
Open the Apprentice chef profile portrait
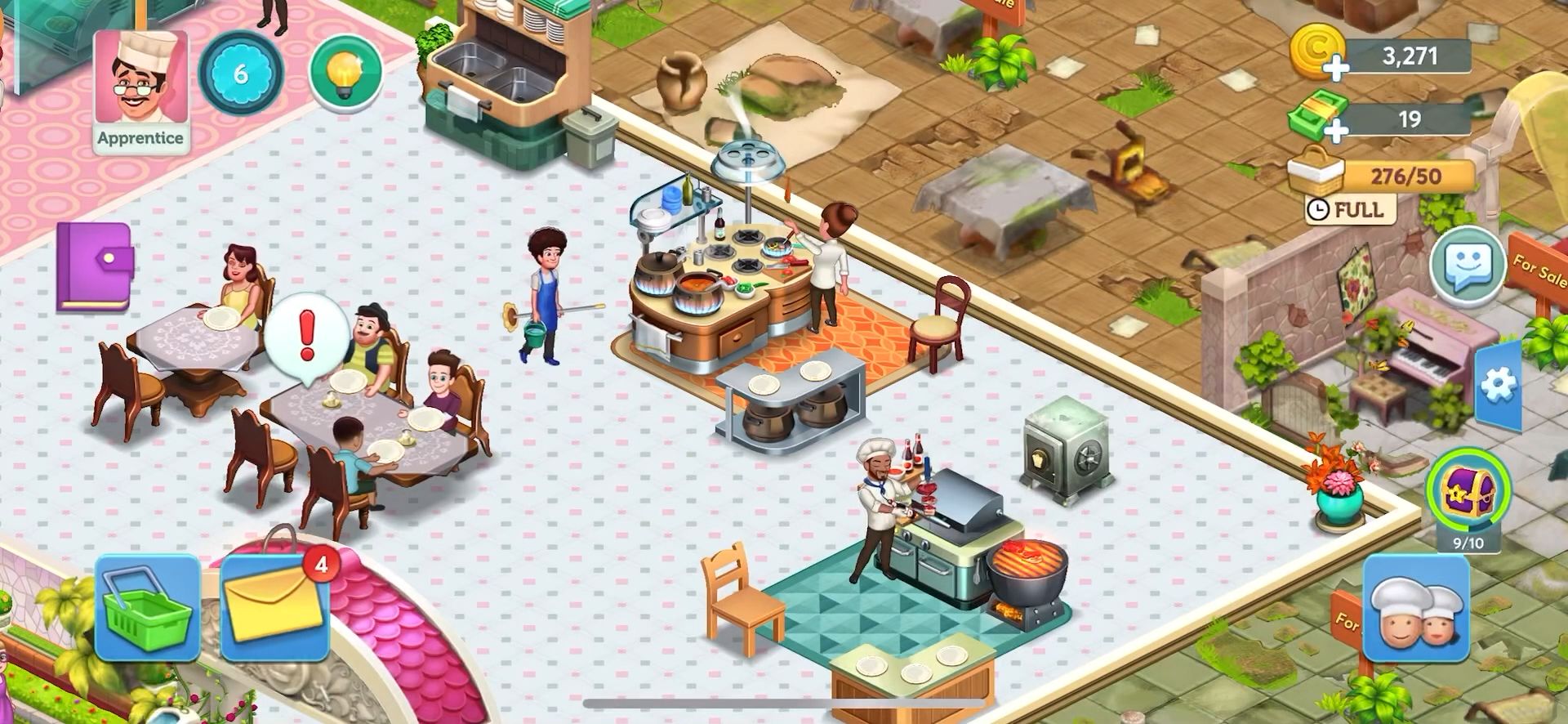coord(140,88)
